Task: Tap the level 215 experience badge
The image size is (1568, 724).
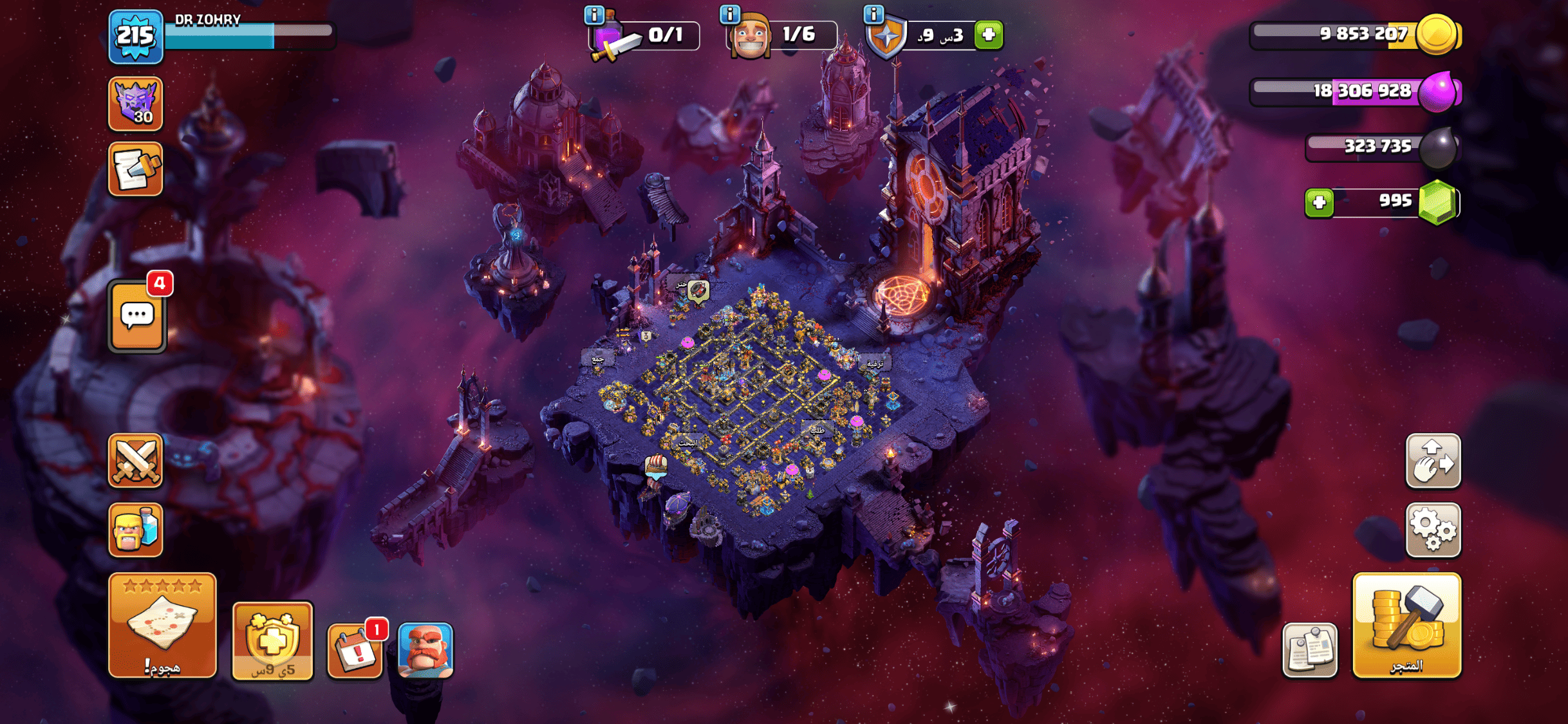Action: coord(135,36)
